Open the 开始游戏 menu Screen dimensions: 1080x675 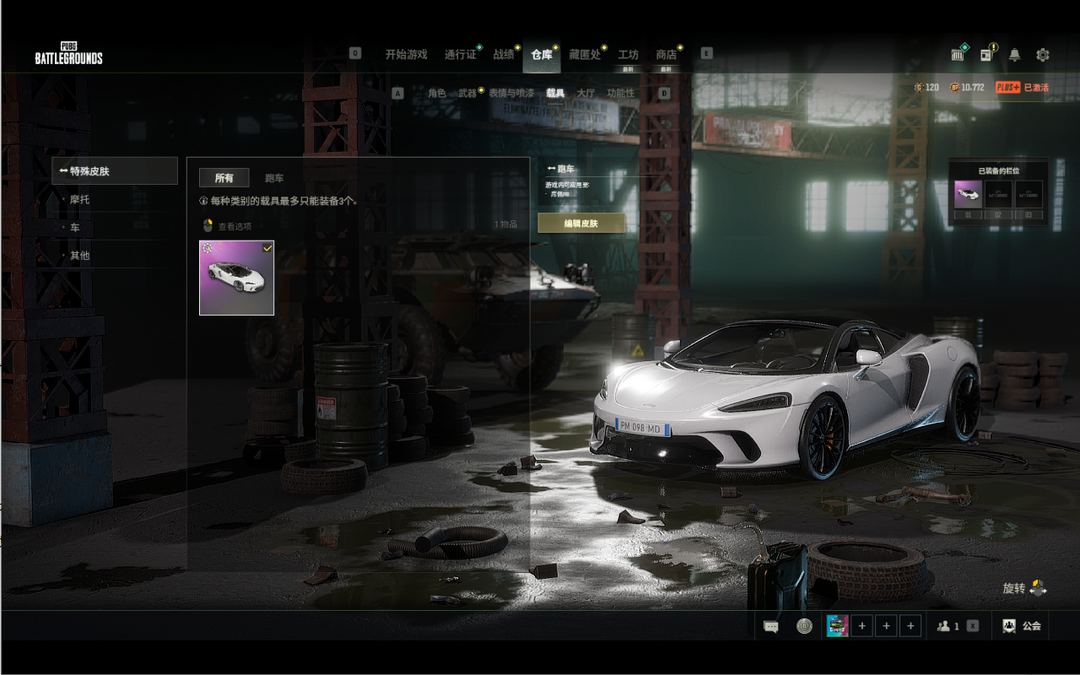click(x=406, y=54)
